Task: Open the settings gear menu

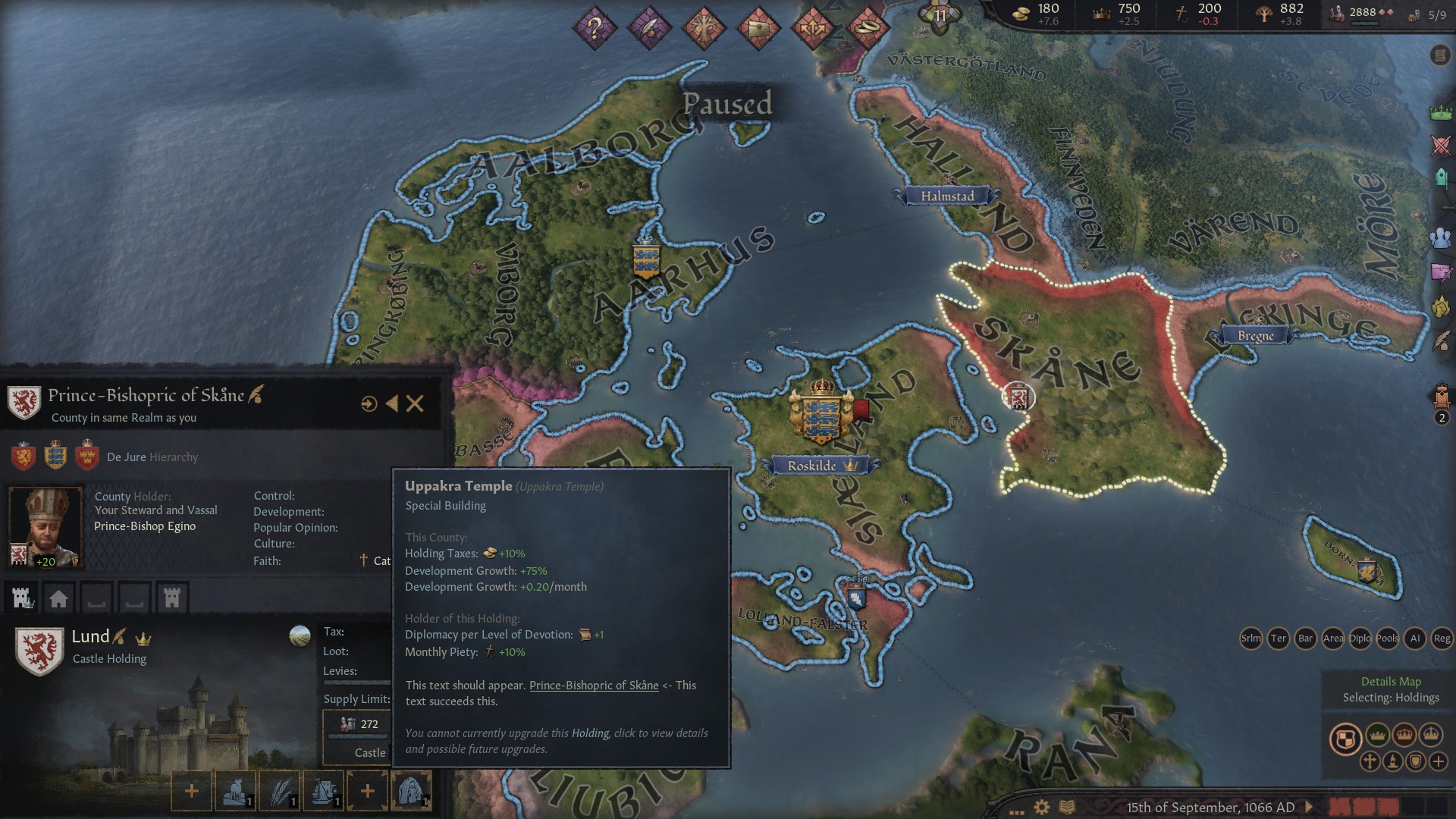Action: (1042, 808)
